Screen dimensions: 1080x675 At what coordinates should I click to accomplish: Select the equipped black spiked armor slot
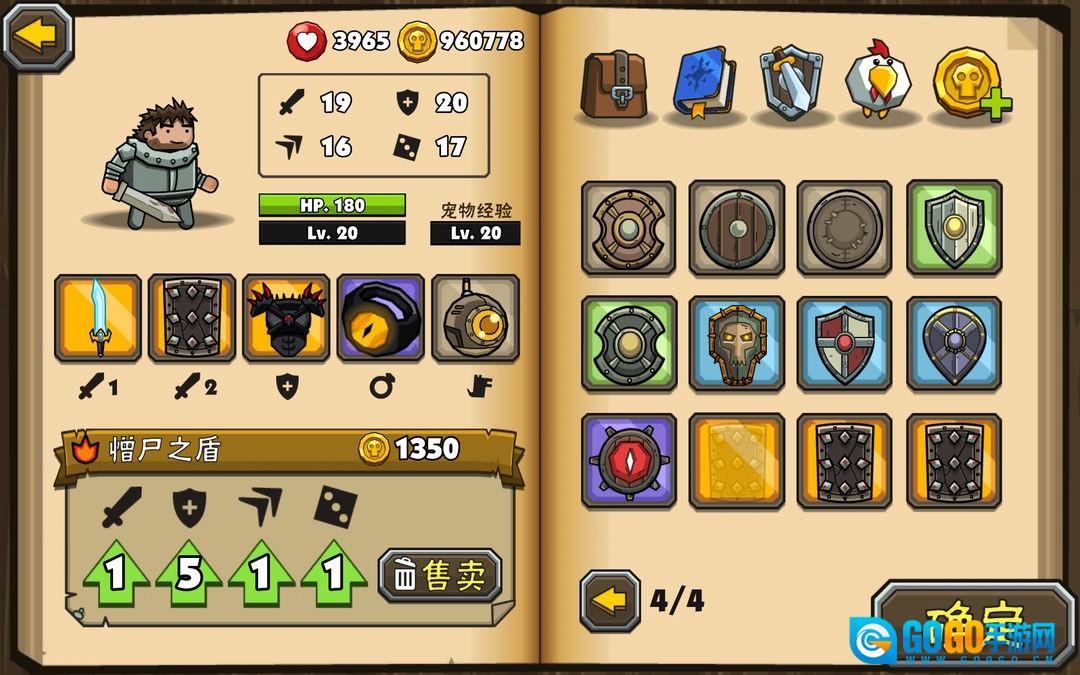tap(286, 318)
